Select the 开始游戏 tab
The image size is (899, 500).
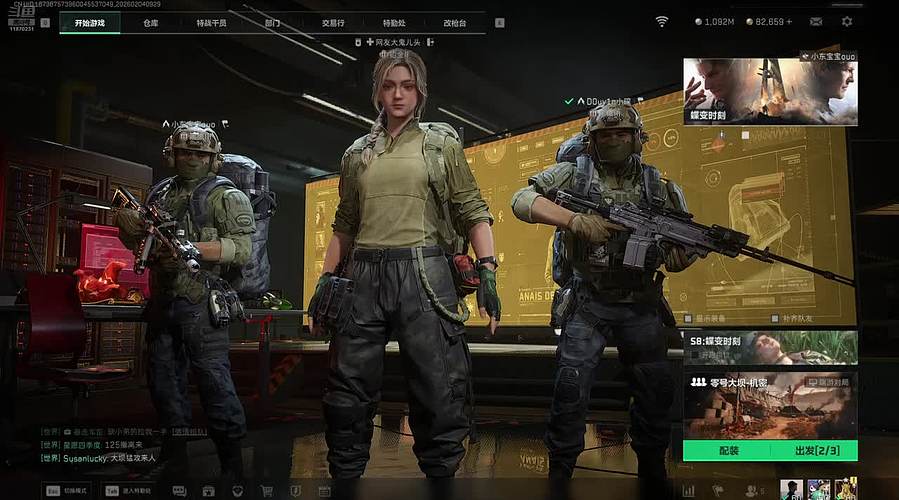pos(89,22)
